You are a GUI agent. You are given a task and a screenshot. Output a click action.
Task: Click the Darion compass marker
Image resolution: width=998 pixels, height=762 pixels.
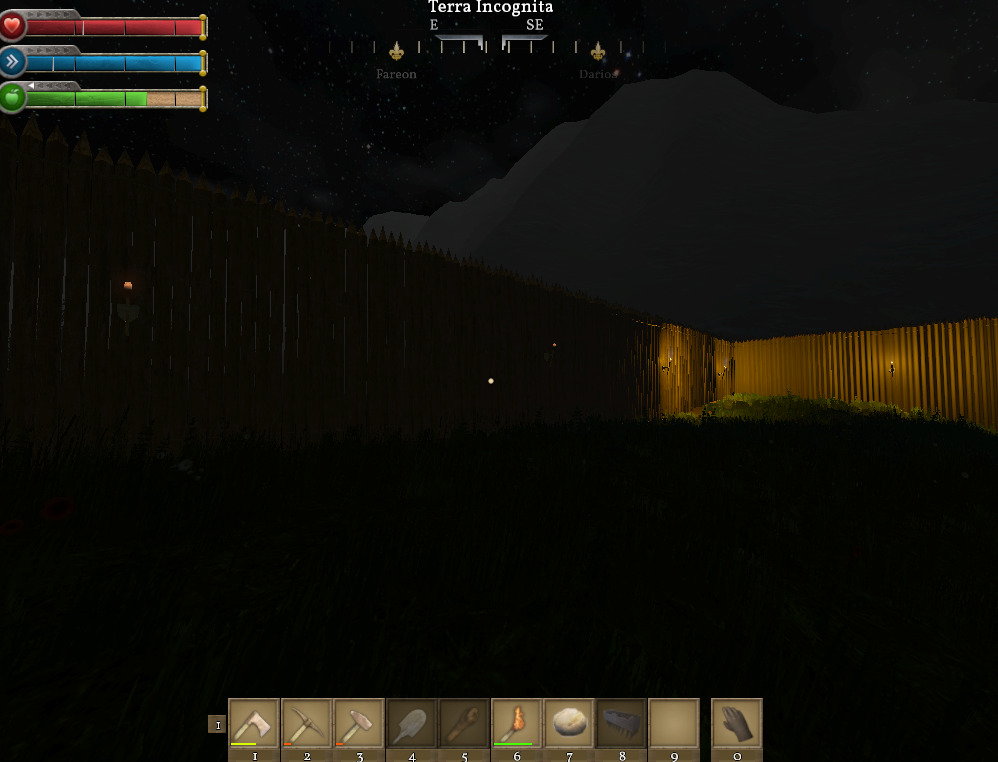[598, 51]
